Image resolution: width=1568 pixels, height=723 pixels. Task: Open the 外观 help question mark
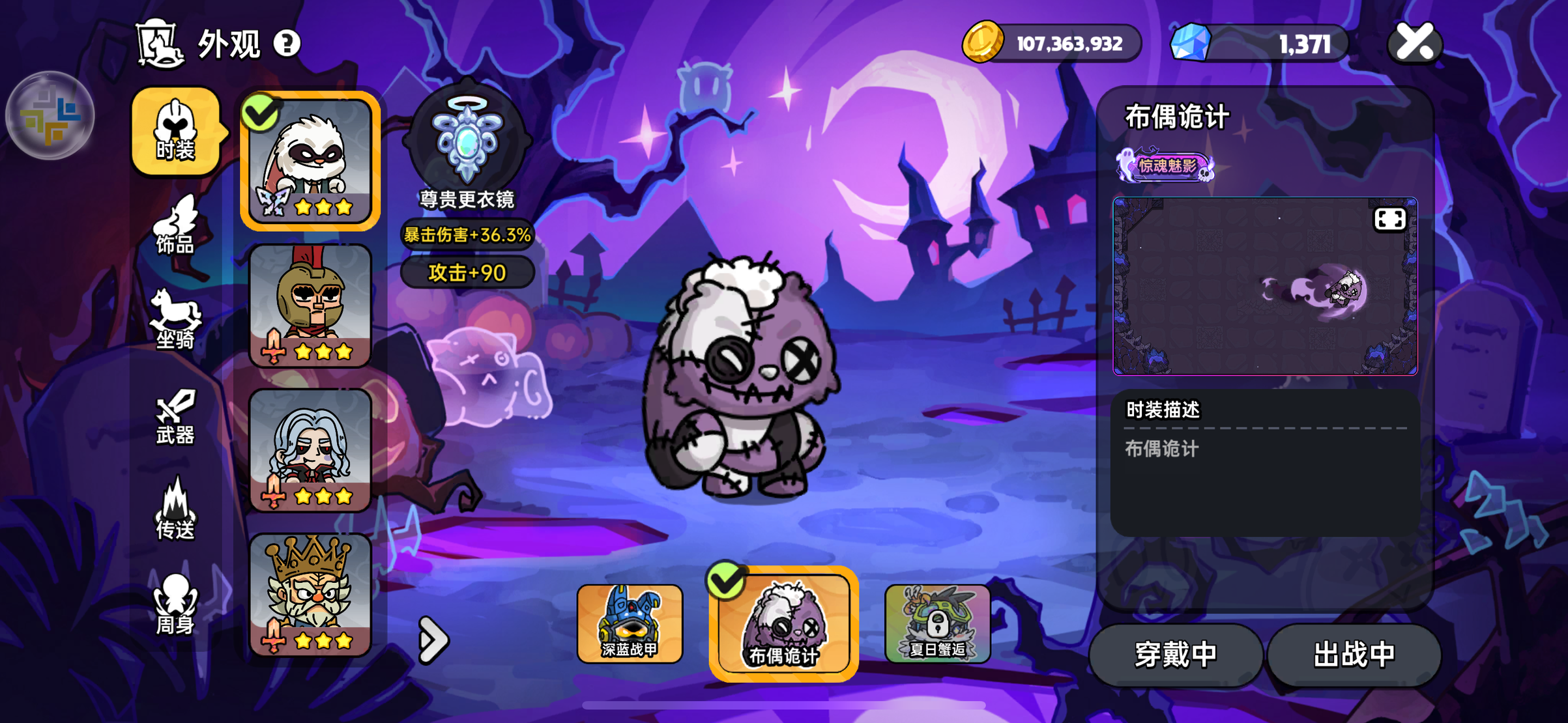coord(287,44)
